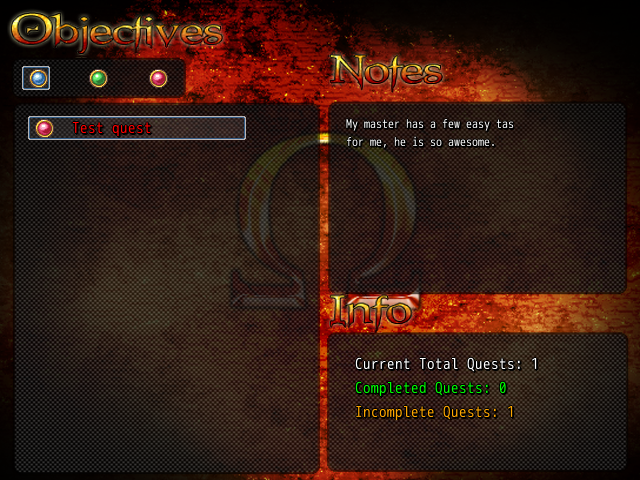640x480 pixels.
Task: Choose the red orb quest category
Action: [x=158, y=78]
